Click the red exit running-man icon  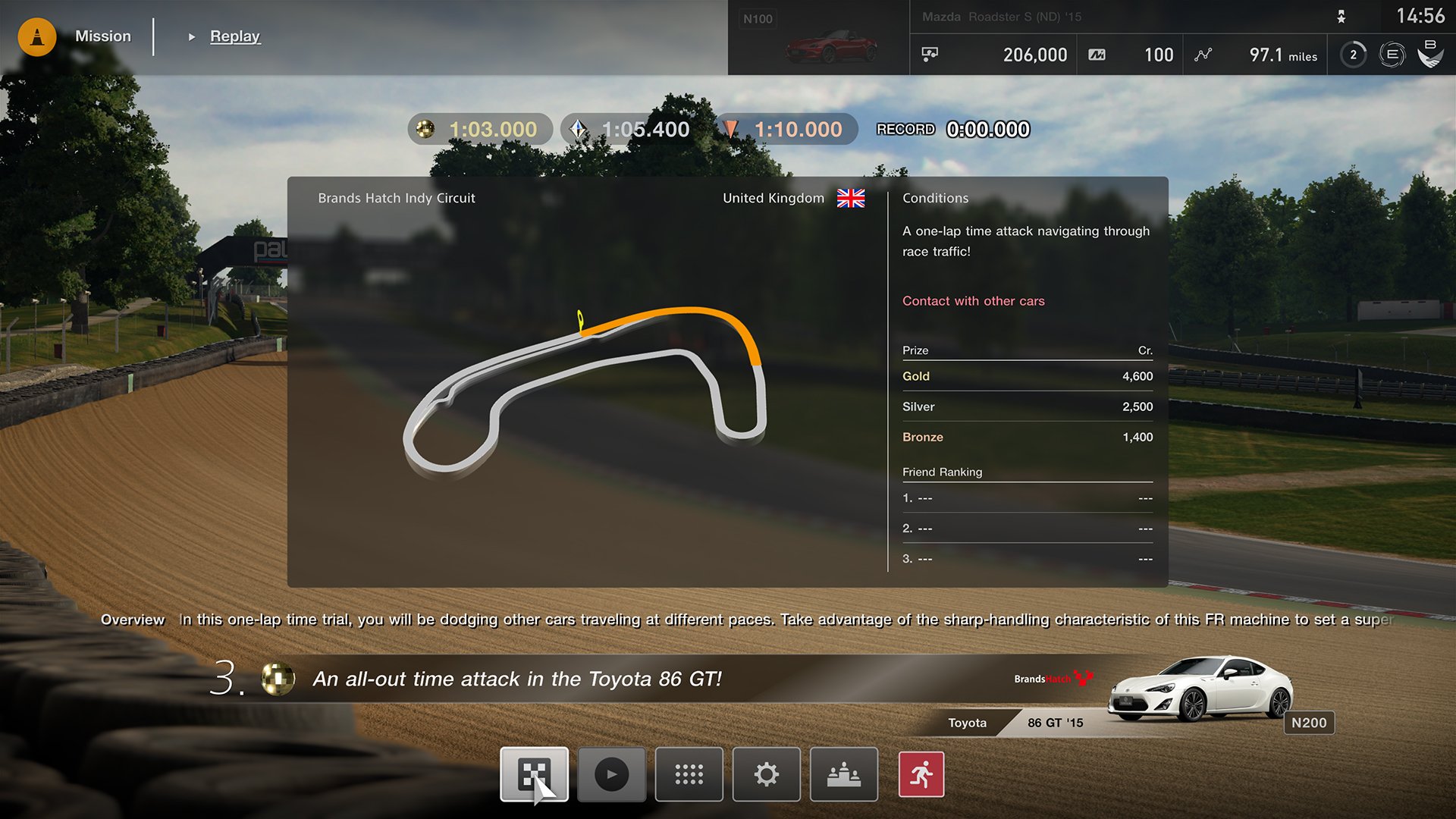click(922, 774)
